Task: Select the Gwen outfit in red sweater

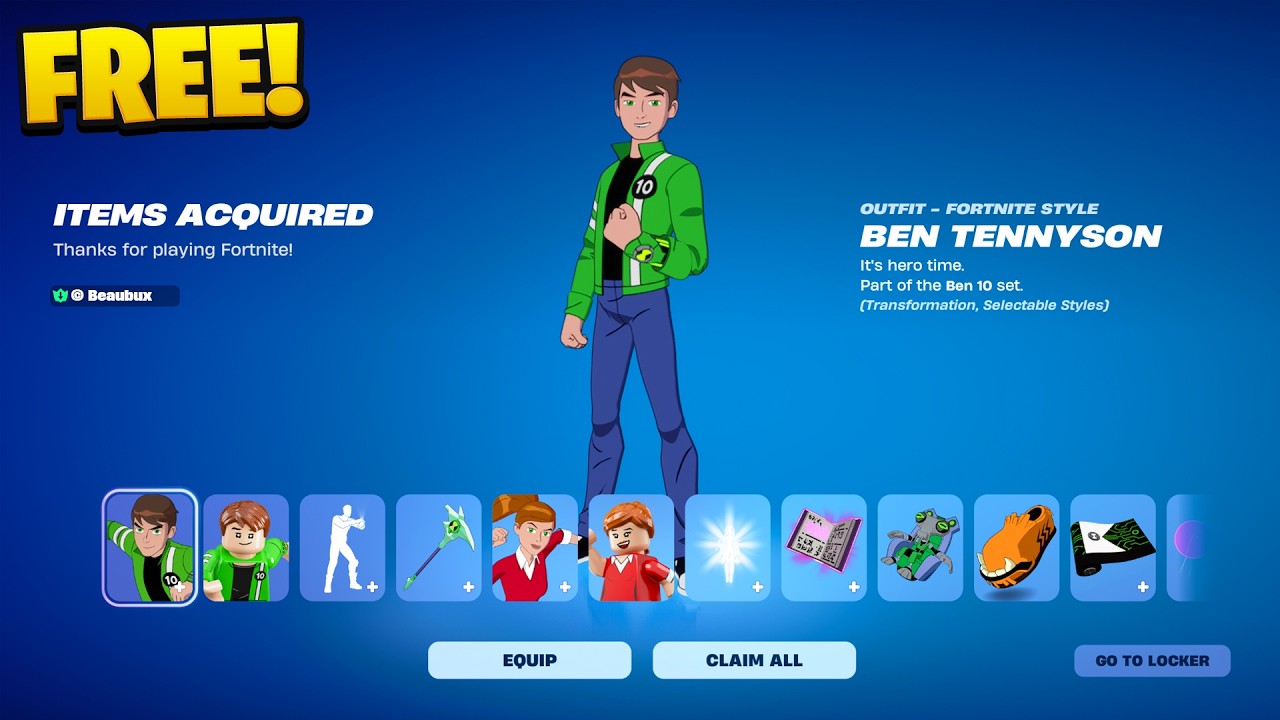Action: (x=535, y=548)
